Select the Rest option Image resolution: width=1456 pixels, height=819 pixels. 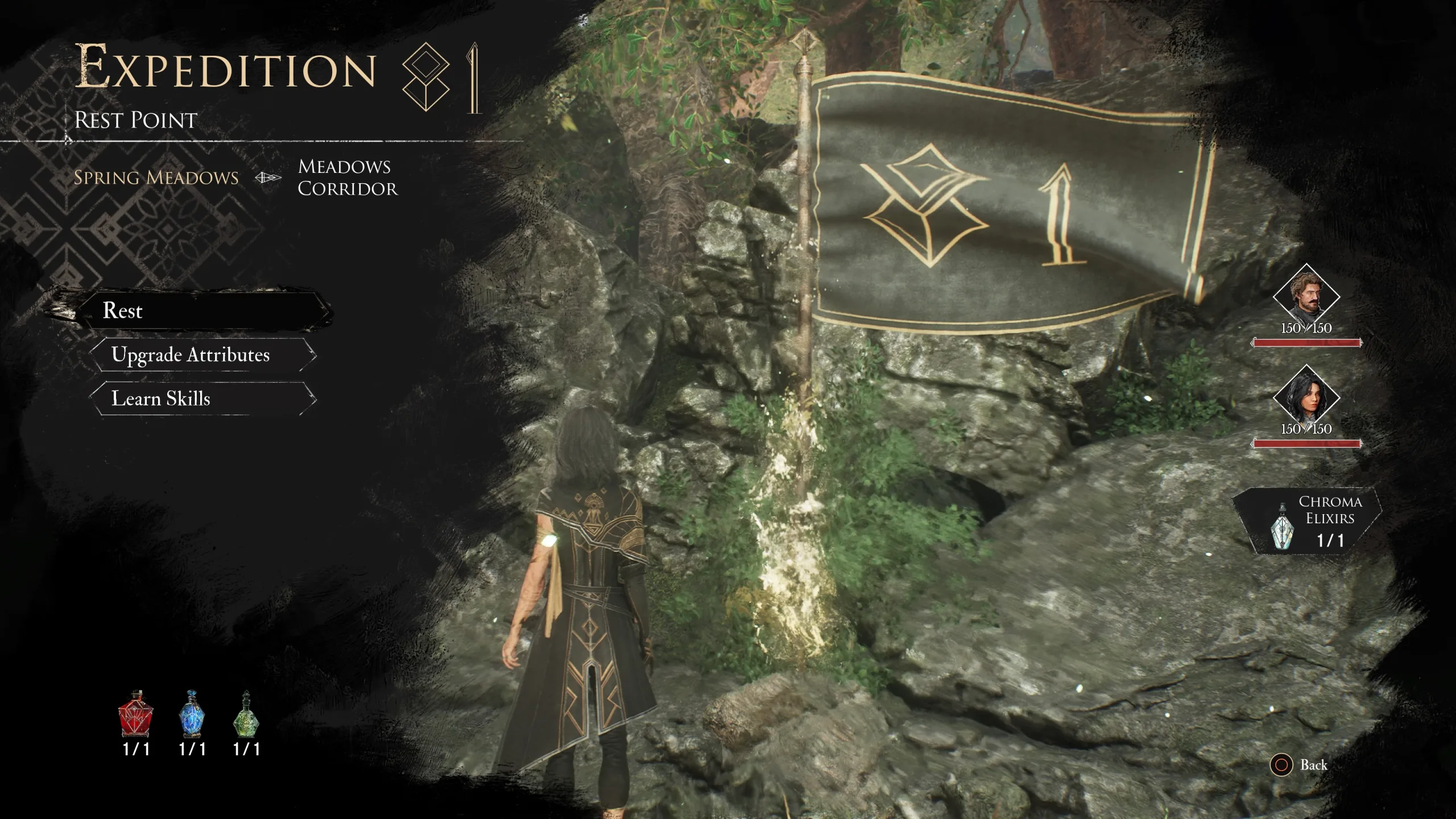(205, 311)
